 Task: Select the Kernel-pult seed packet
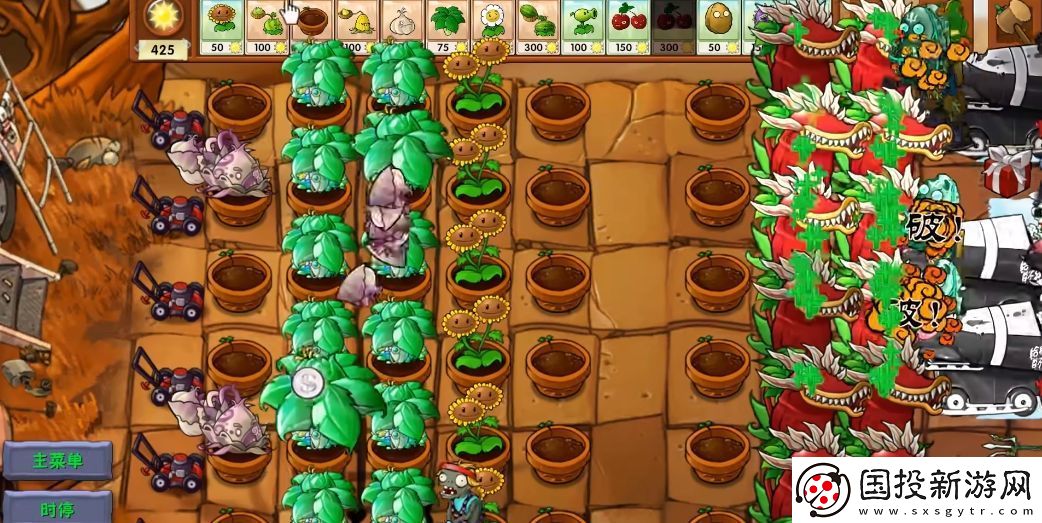click(358, 27)
